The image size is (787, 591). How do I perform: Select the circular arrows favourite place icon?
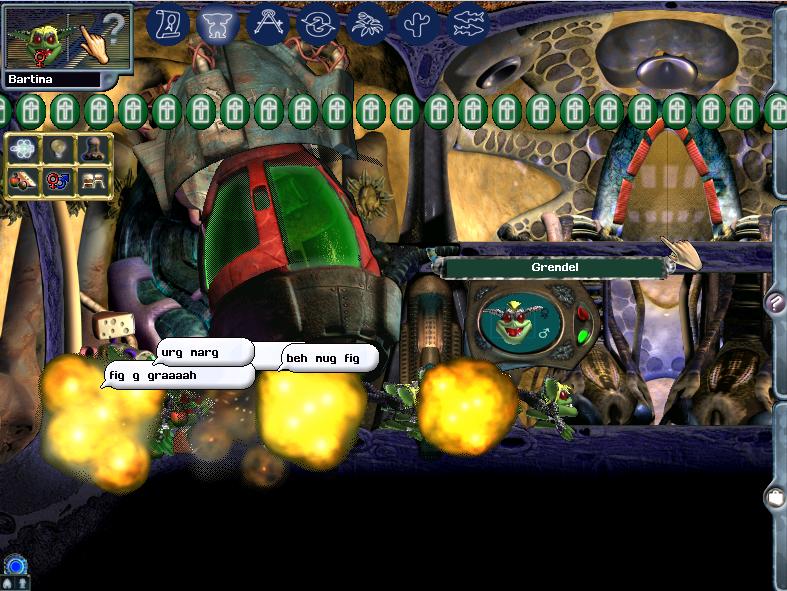317,24
